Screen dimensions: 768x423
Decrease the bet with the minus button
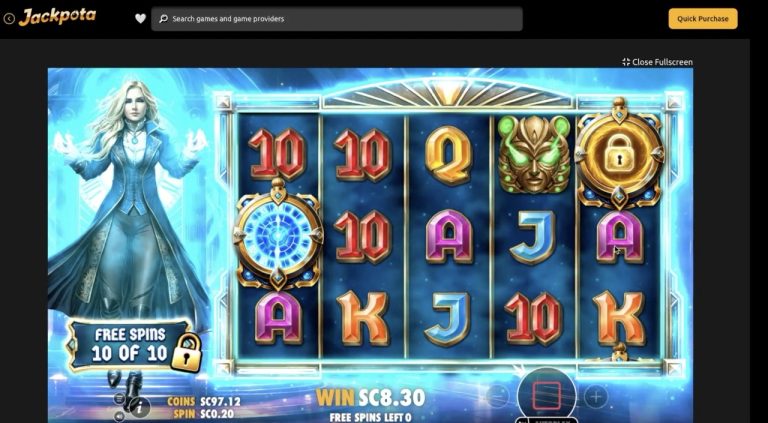tap(497, 396)
